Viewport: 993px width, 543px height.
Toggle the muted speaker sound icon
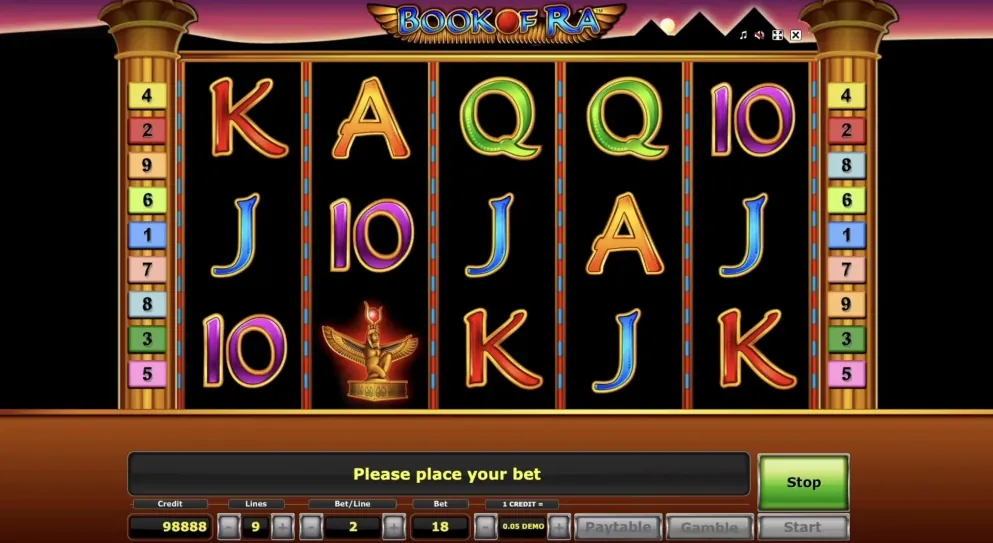pos(760,35)
